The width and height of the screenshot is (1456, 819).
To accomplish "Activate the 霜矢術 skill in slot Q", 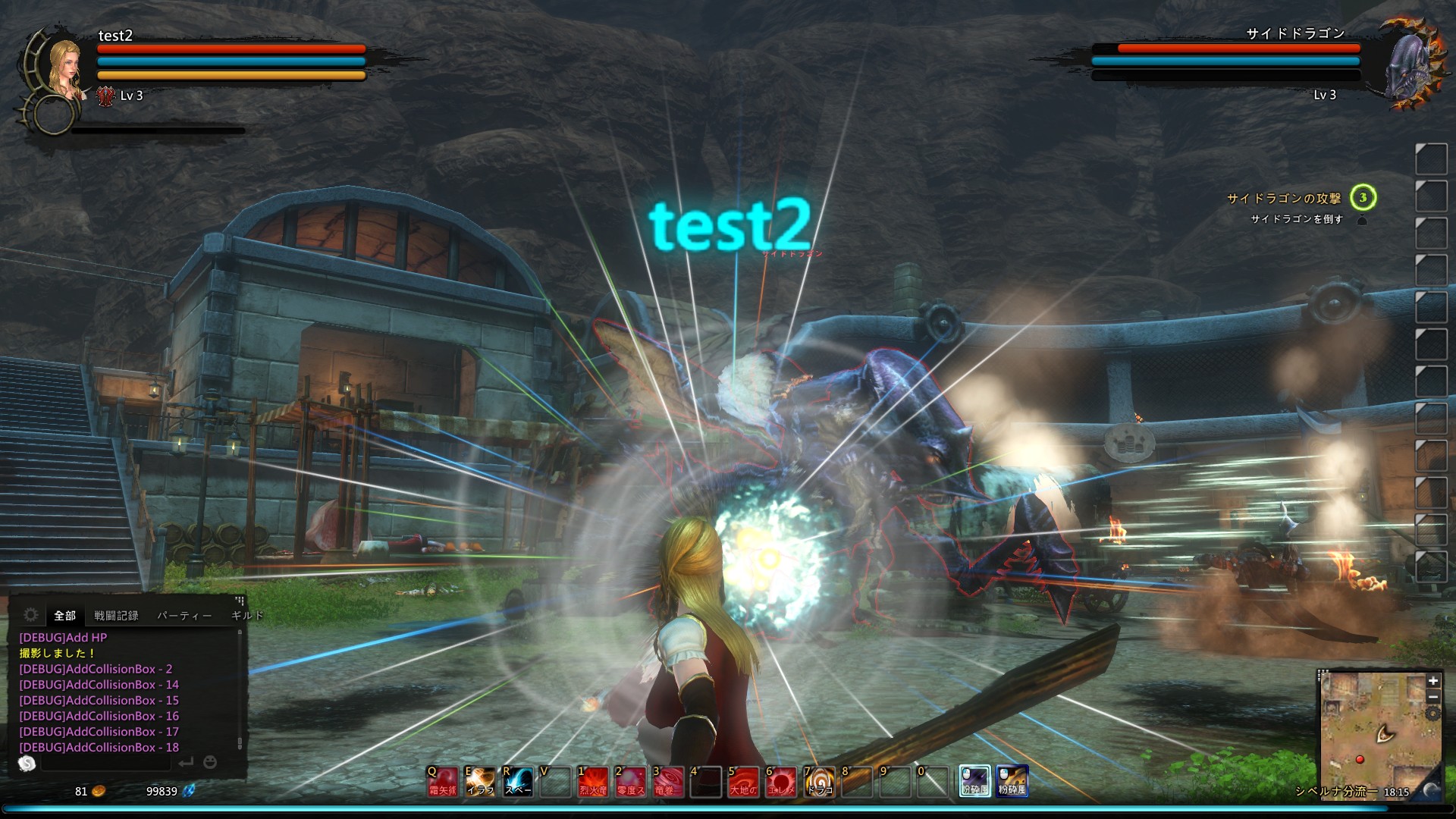I will 442,781.
